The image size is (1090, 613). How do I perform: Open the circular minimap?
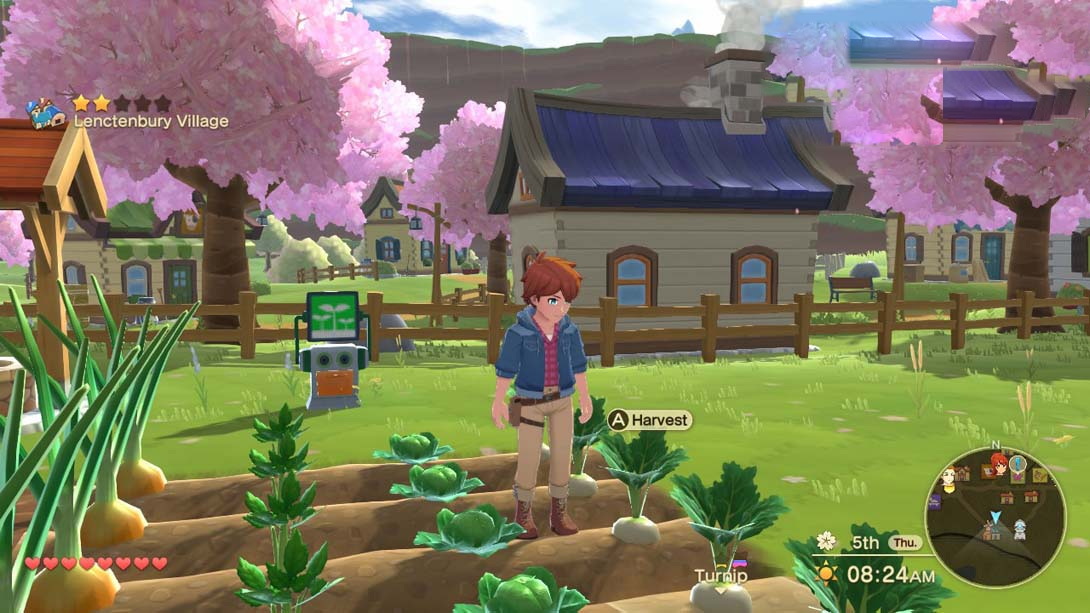[x=994, y=516]
